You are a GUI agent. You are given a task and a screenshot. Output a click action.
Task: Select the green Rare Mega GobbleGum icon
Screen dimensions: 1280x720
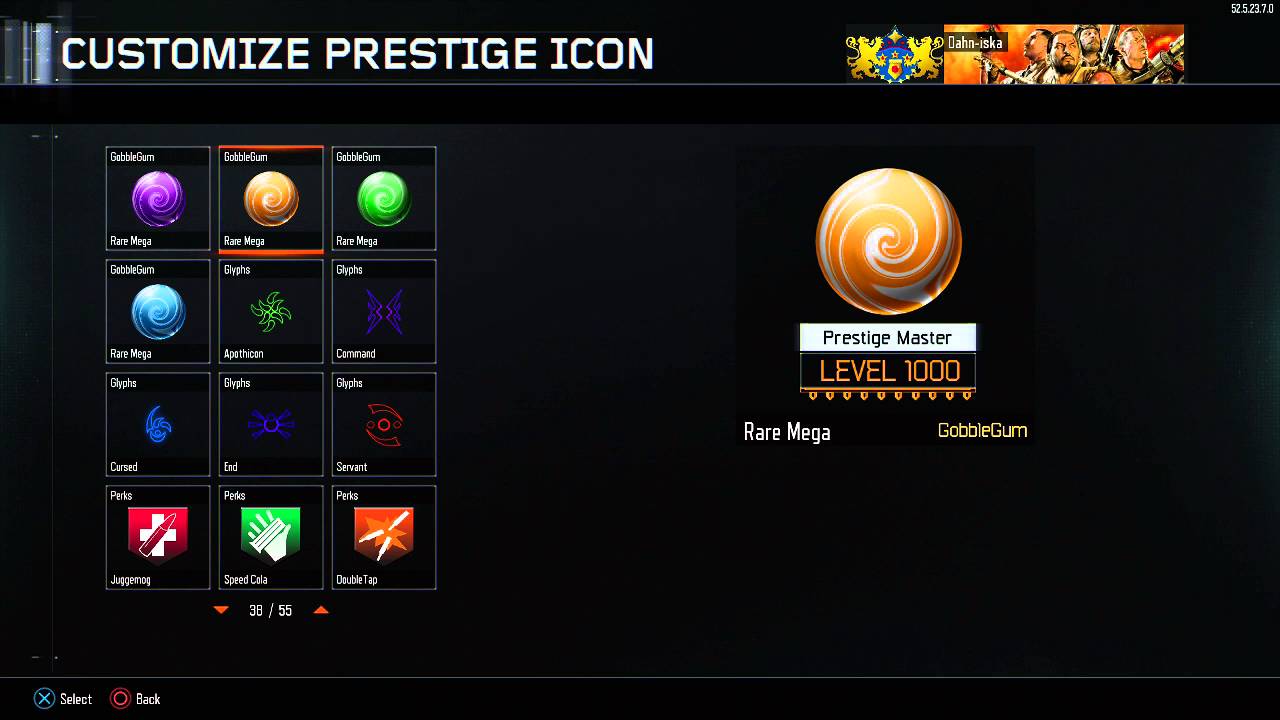coord(383,198)
